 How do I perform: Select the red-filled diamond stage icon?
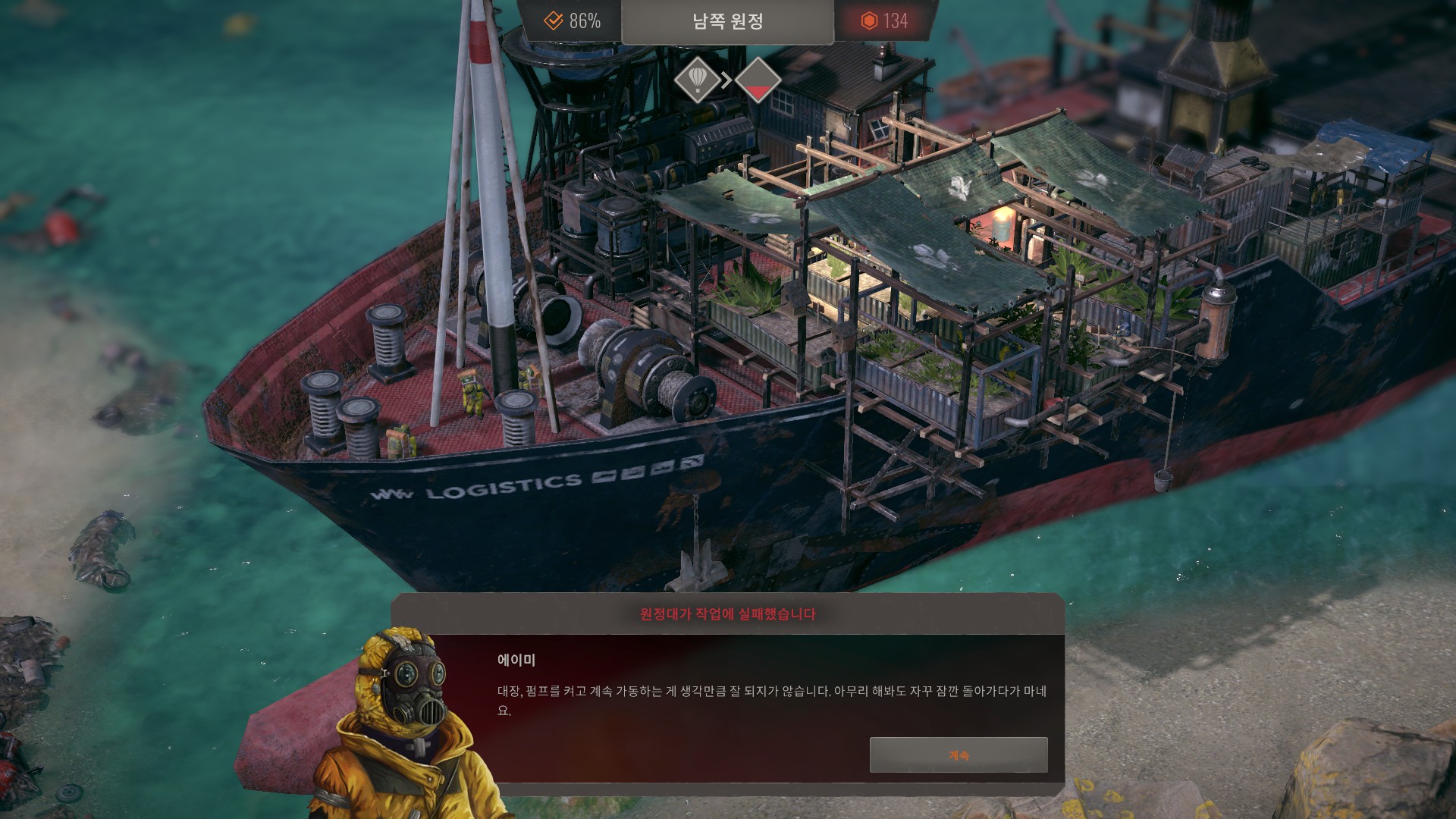758,80
